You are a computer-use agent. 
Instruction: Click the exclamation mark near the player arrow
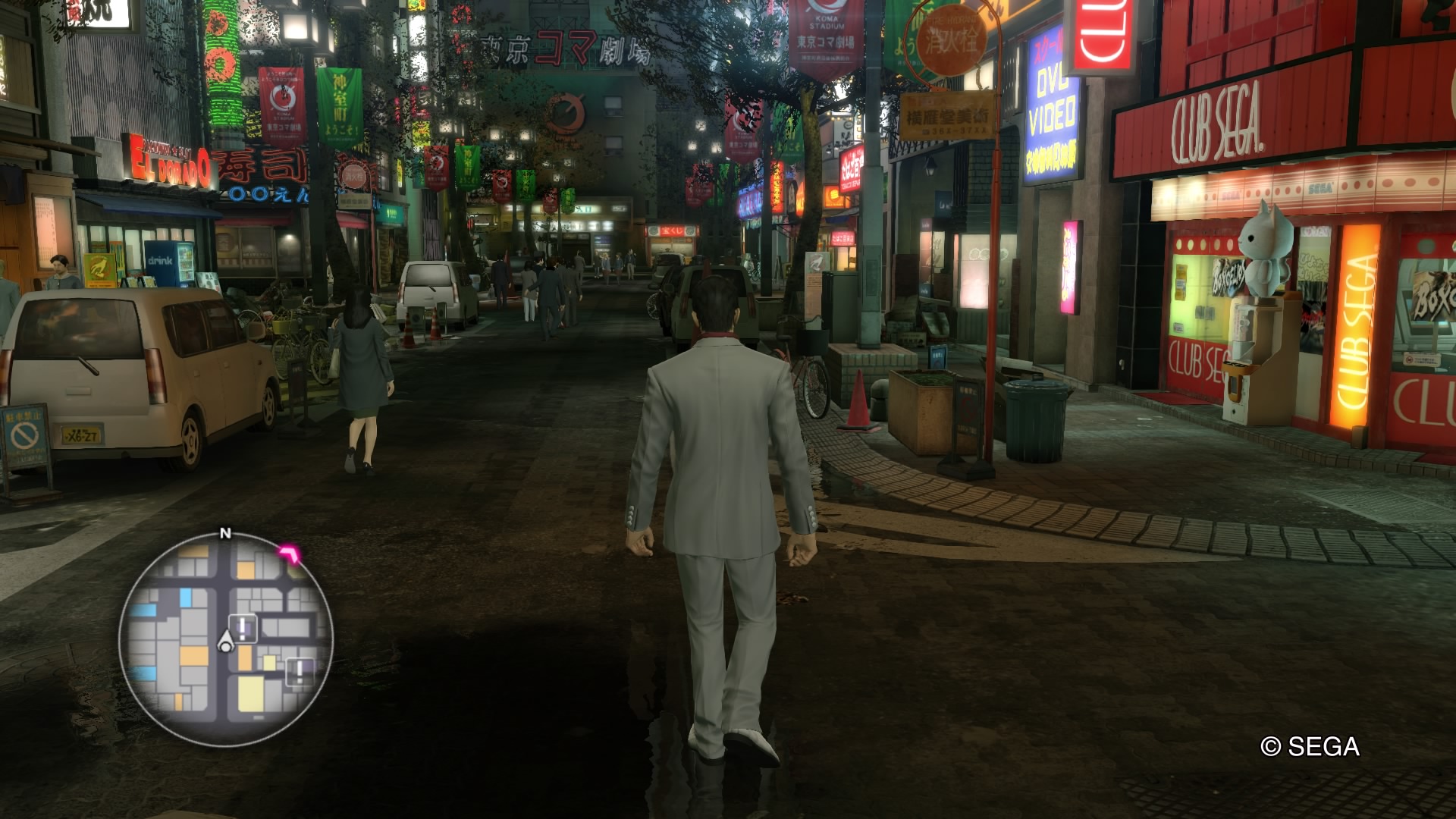coord(242,626)
